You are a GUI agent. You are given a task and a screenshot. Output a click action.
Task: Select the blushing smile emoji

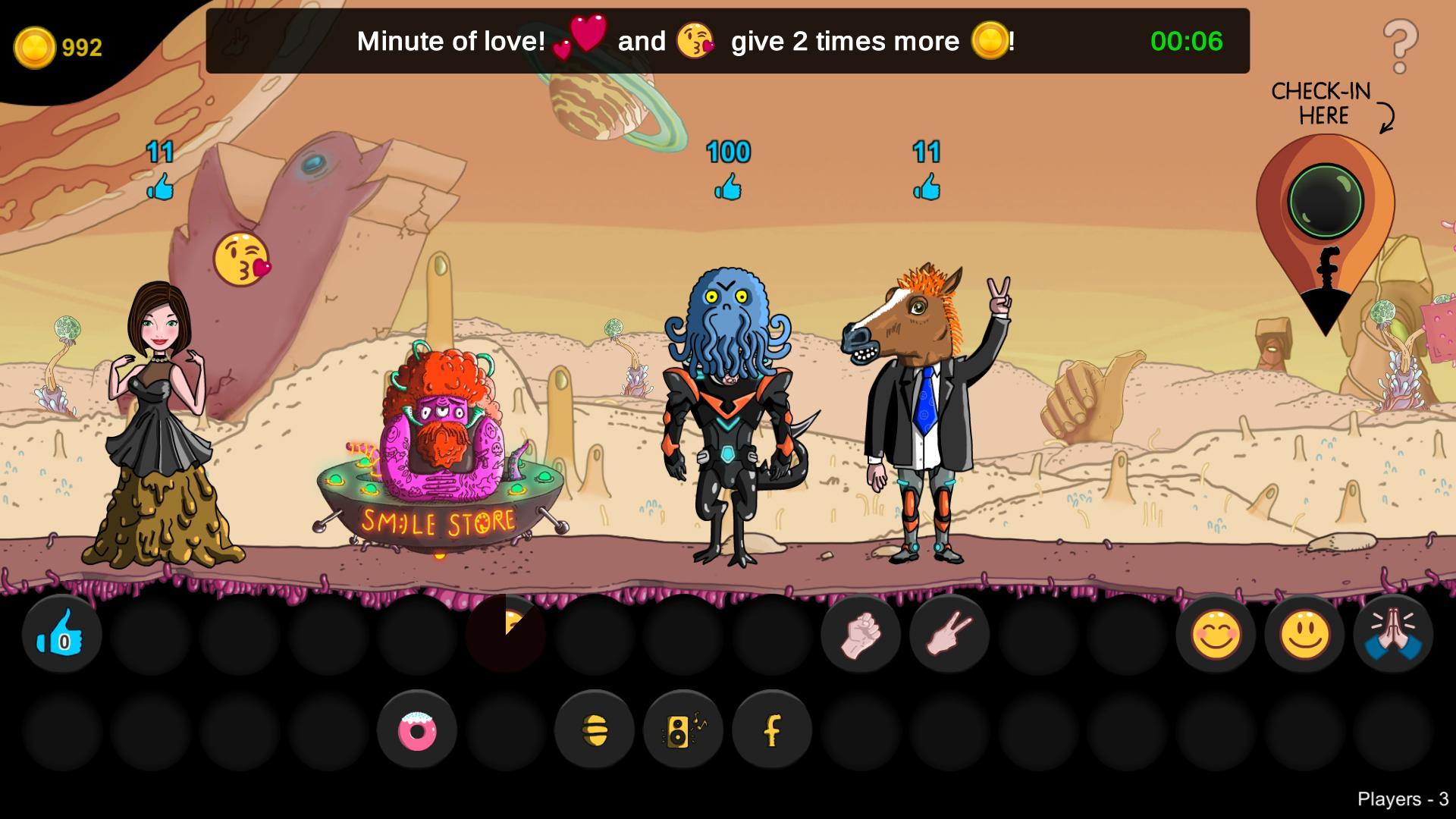tap(1216, 634)
